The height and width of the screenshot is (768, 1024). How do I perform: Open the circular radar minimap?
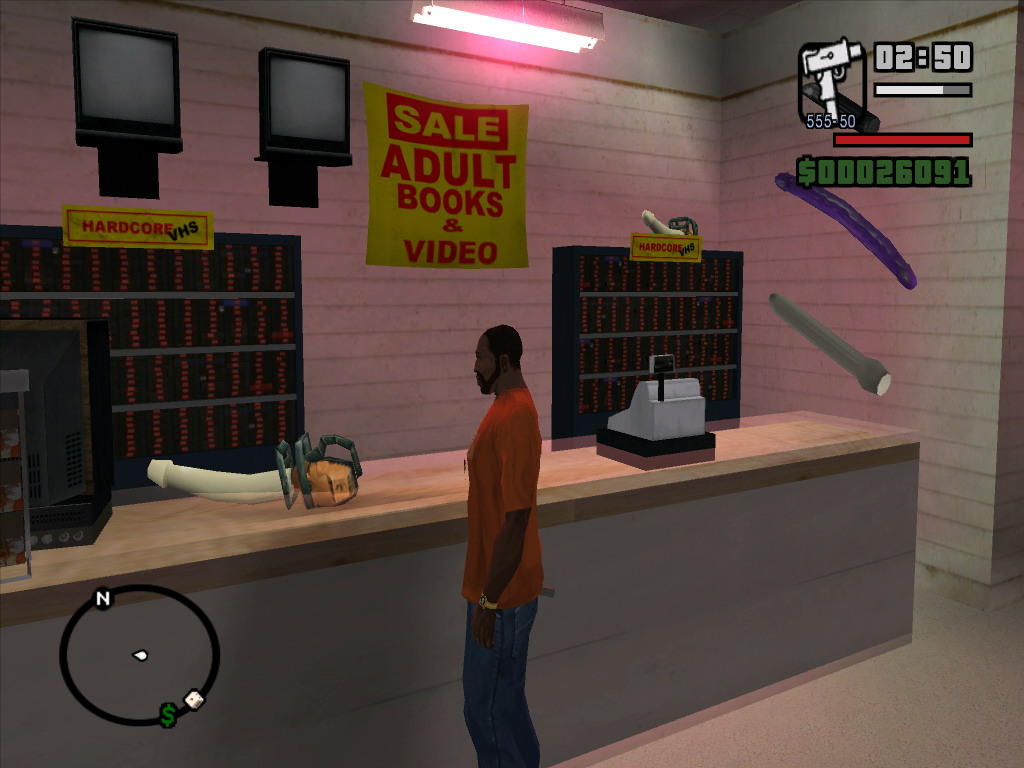139,655
